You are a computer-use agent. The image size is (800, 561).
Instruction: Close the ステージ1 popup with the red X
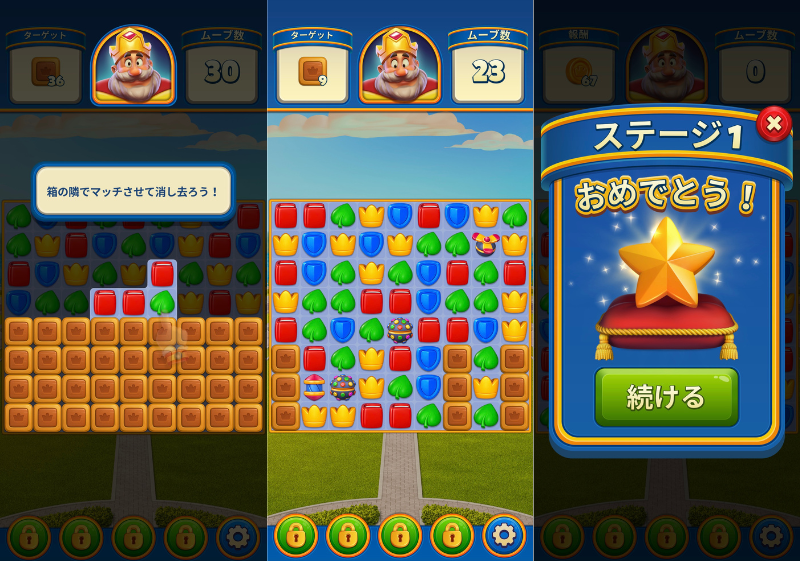[x=773, y=124]
